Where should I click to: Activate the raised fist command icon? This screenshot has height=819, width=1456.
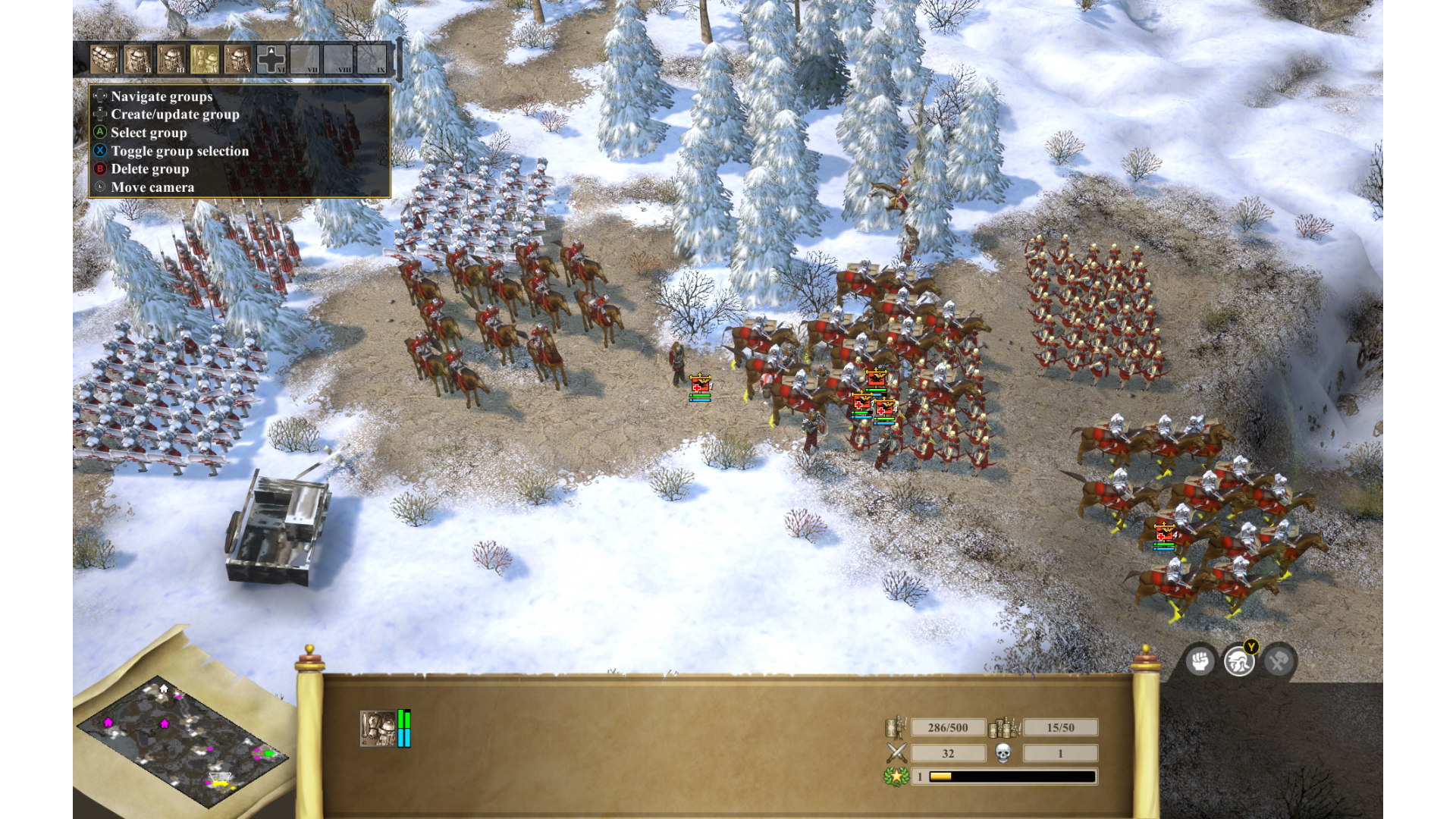tap(1200, 661)
